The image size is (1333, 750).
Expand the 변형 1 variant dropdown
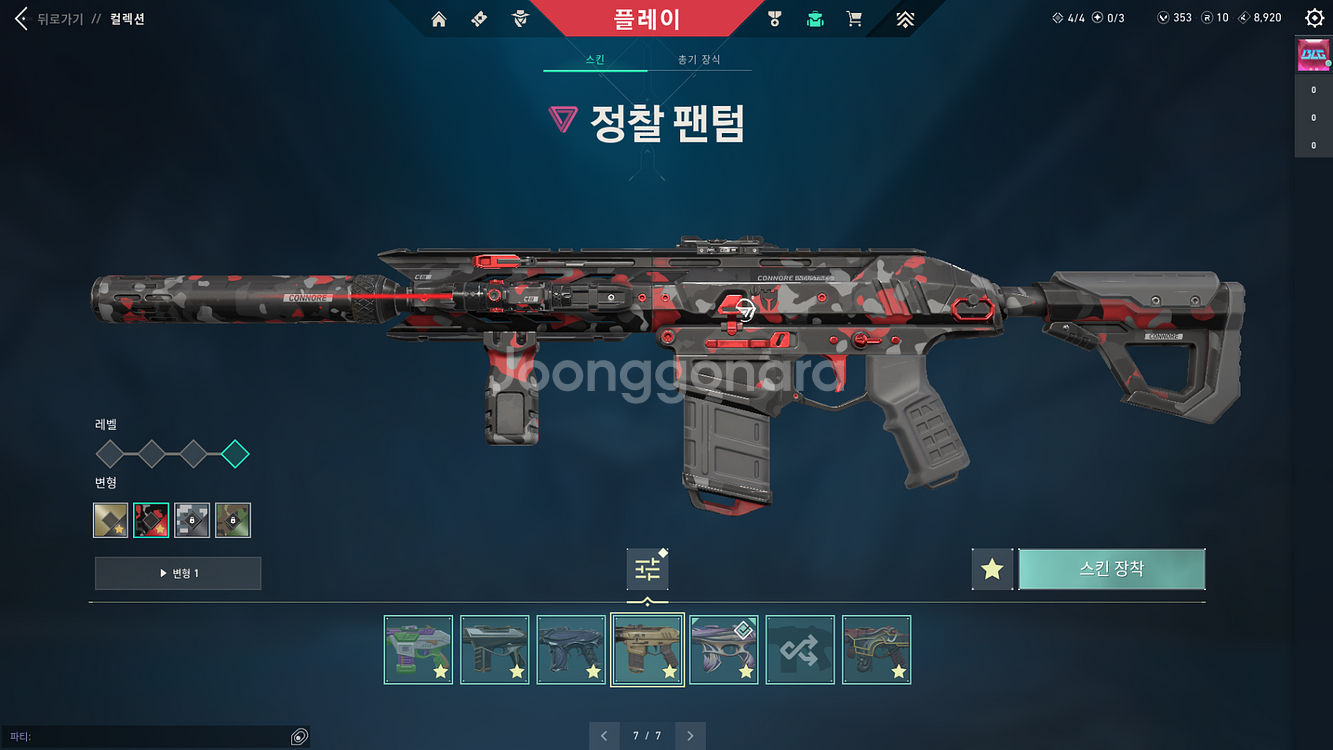click(177, 573)
